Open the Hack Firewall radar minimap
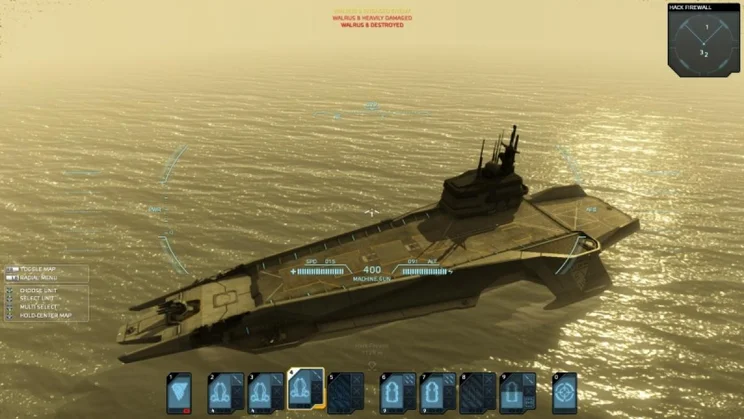This screenshot has width=744, height=419. point(704,40)
